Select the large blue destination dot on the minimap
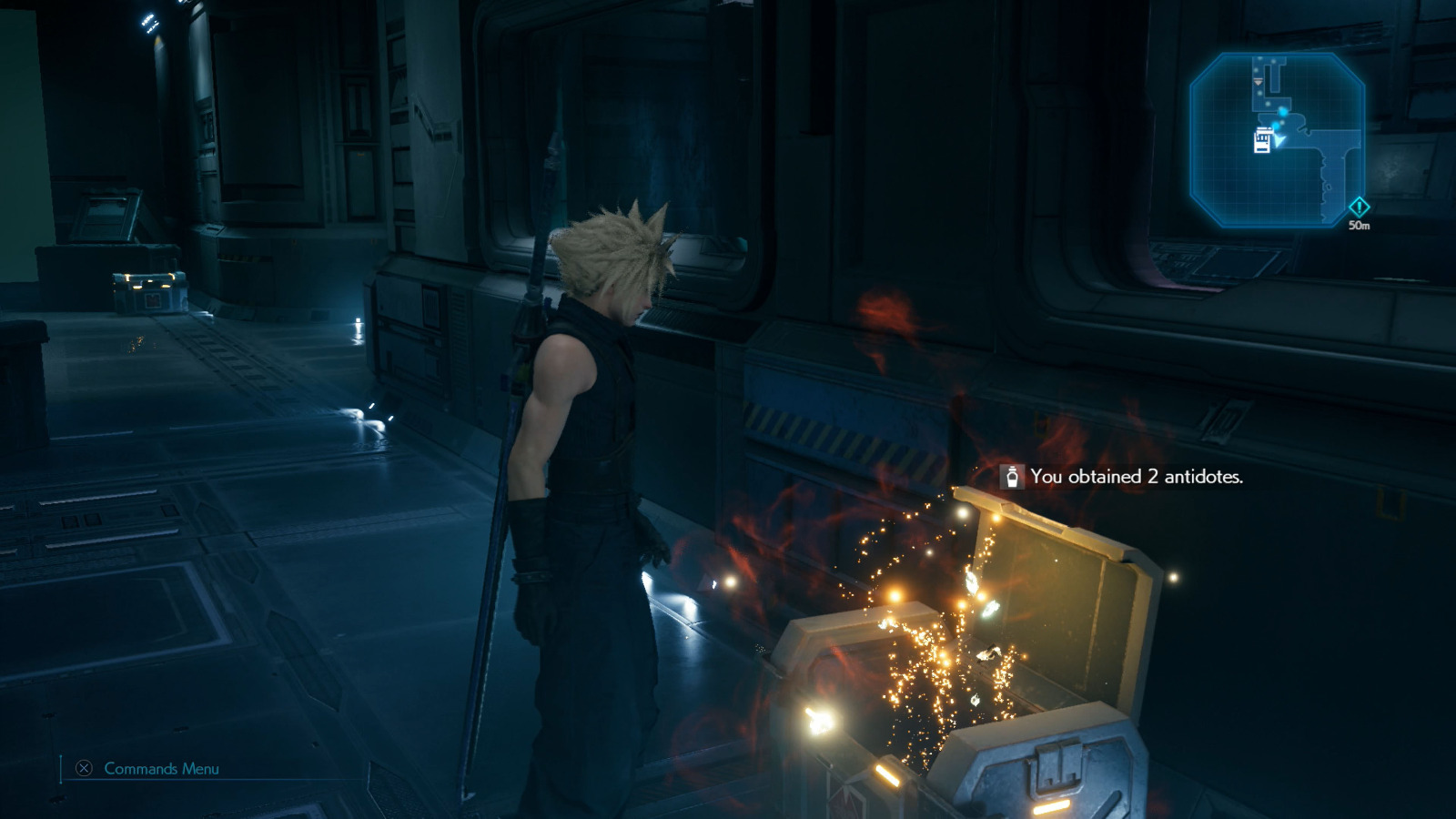The width and height of the screenshot is (1456, 819). pos(1282,112)
